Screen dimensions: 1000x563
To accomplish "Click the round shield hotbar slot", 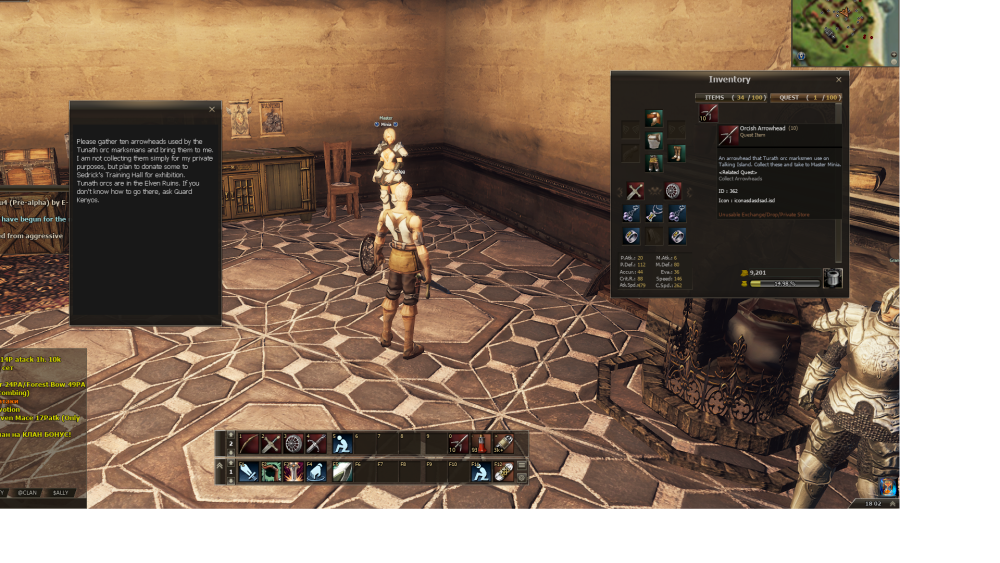I will pos(293,444).
